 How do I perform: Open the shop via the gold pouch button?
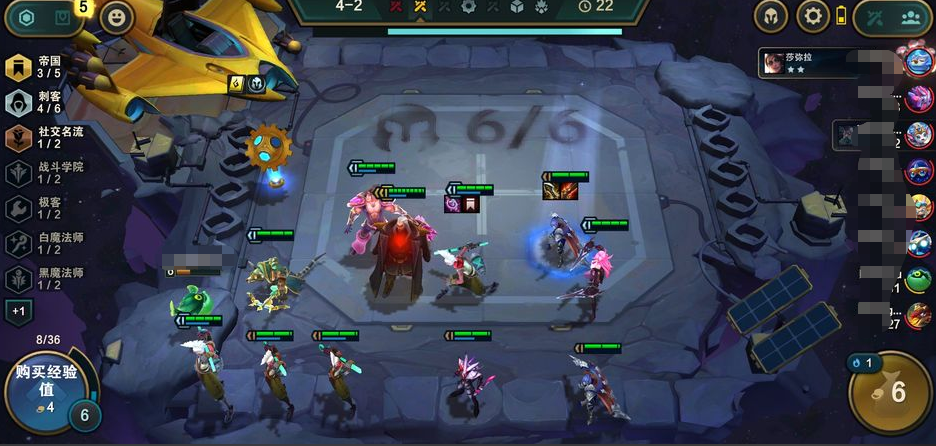click(x=890, y=392)
